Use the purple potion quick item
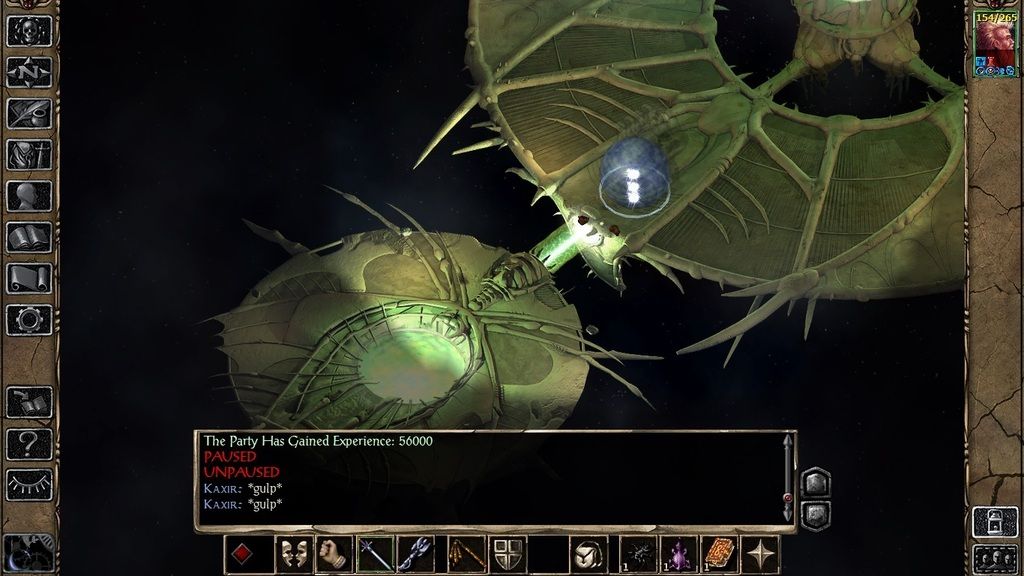Viewport: 1024px width, 576px height. pyautogui.click(x=678, y=554)
